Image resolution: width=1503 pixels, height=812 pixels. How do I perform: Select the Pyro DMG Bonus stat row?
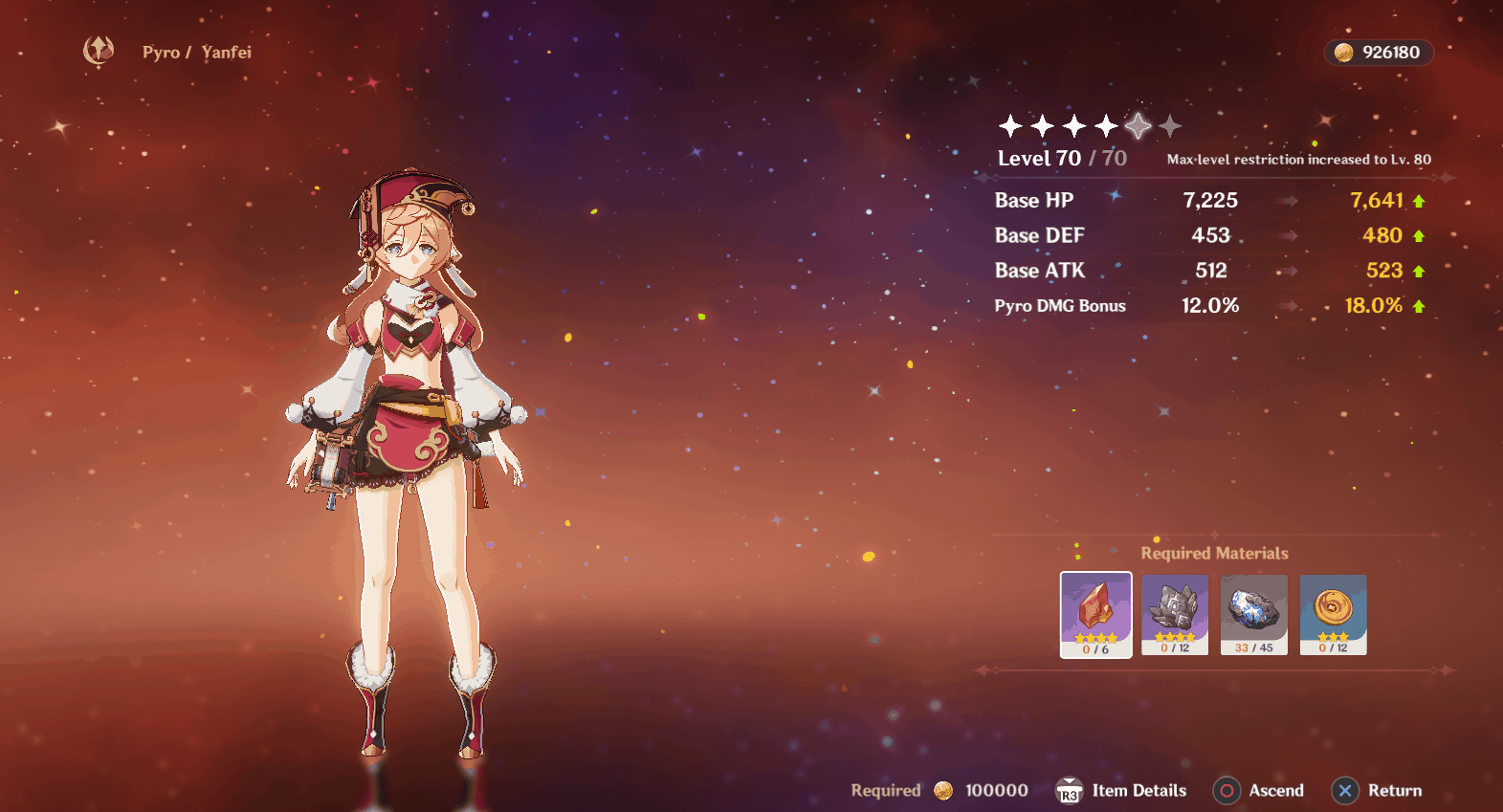[x=1062, y=305]
